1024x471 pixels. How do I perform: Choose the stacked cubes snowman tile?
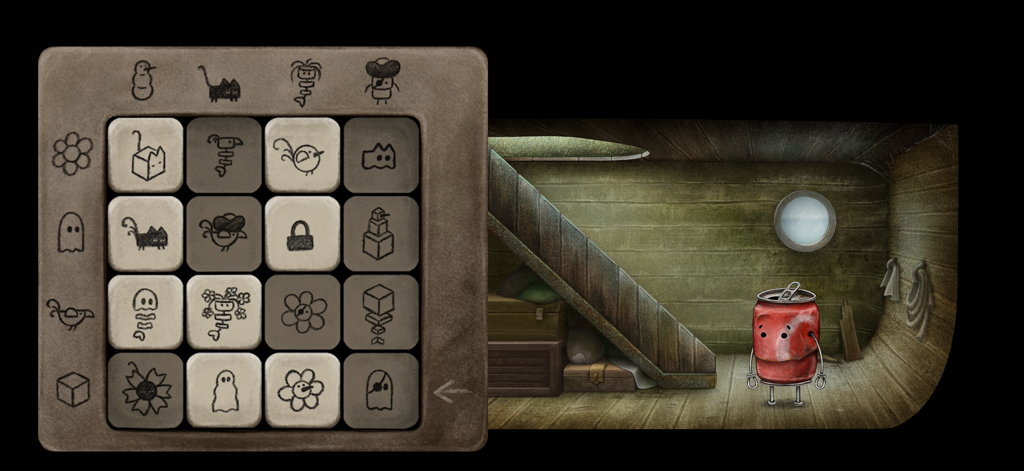click(x=381, y=233)
